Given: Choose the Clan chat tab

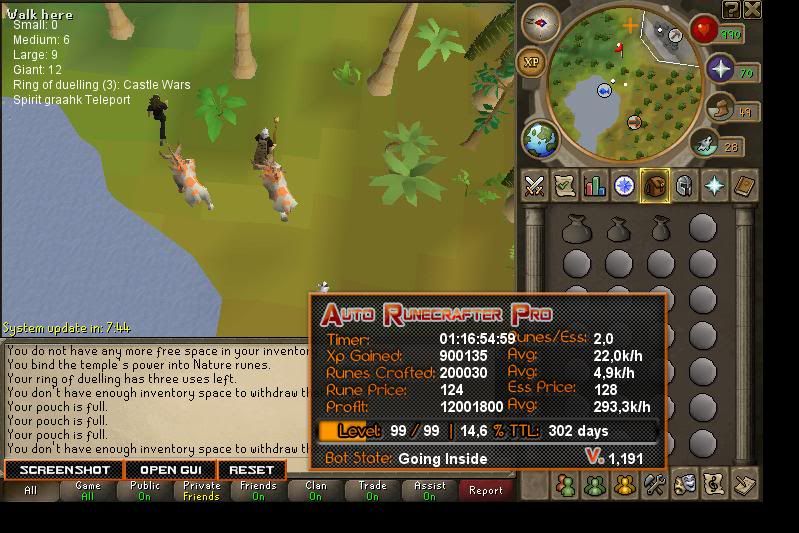Looking at the screenshot, I should (x=315, y=491).
